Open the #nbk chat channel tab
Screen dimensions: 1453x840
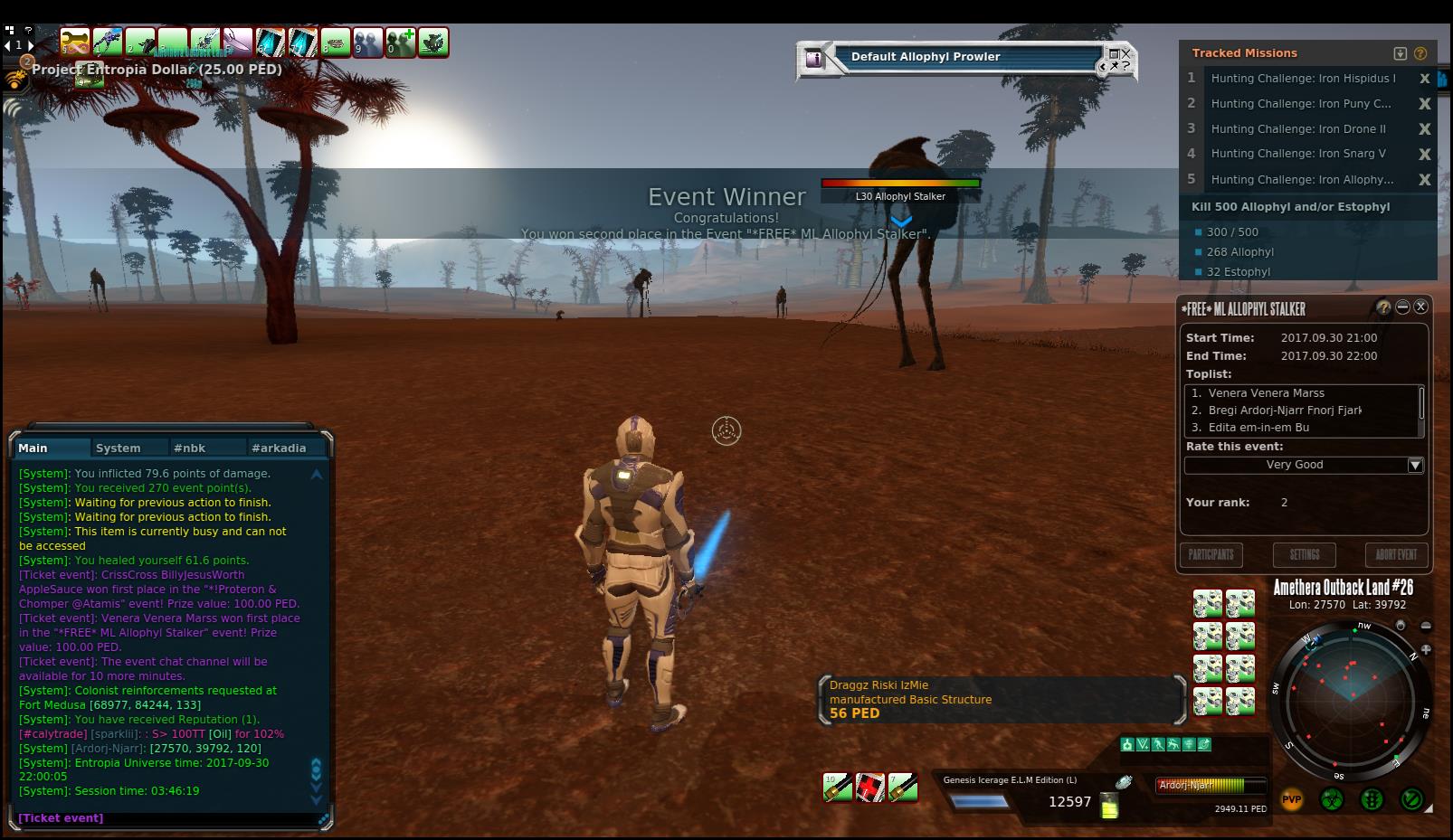[x=190, y=448]
